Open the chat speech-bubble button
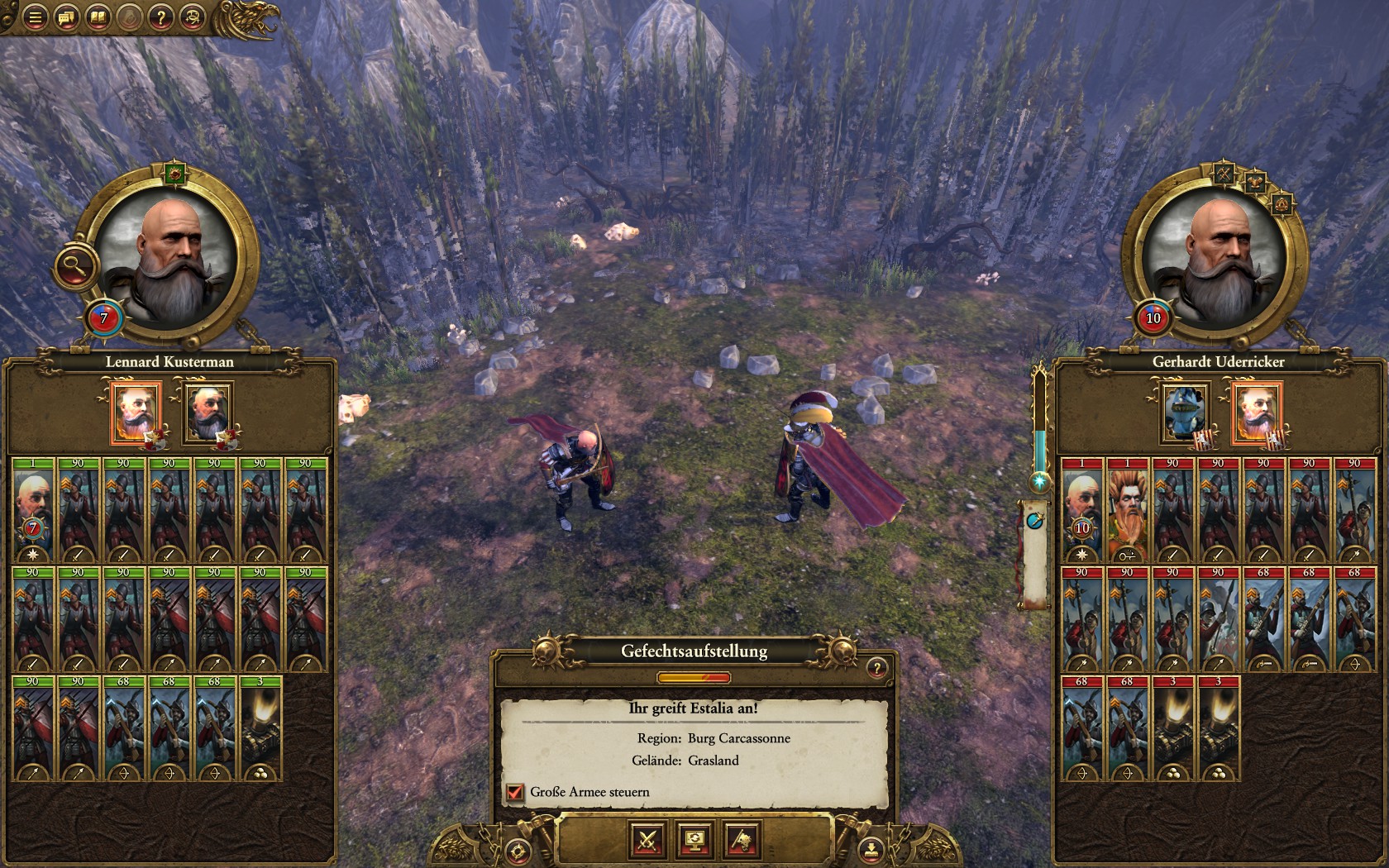 [x=66, y=17]
